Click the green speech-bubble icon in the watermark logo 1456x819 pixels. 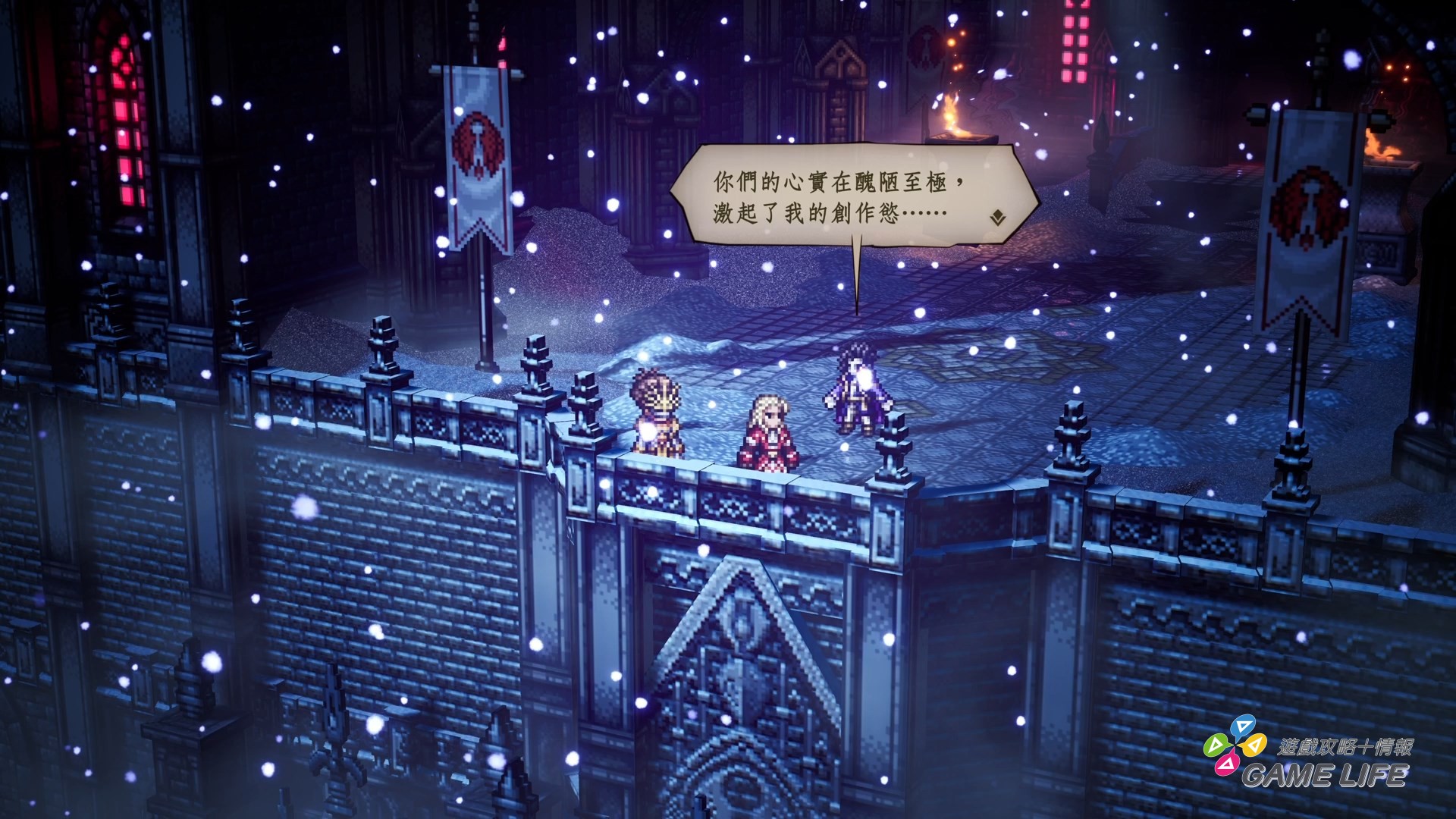click(1216, 745)
